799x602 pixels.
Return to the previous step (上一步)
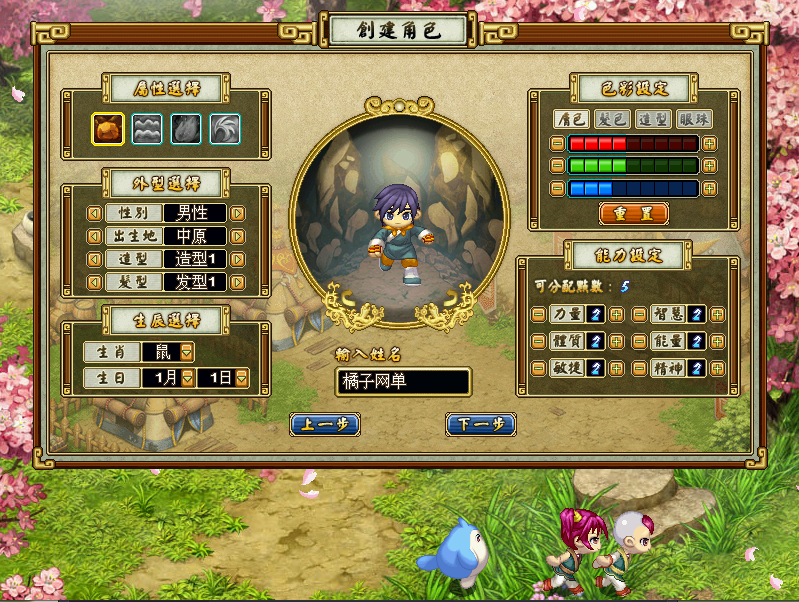(324, 424)
